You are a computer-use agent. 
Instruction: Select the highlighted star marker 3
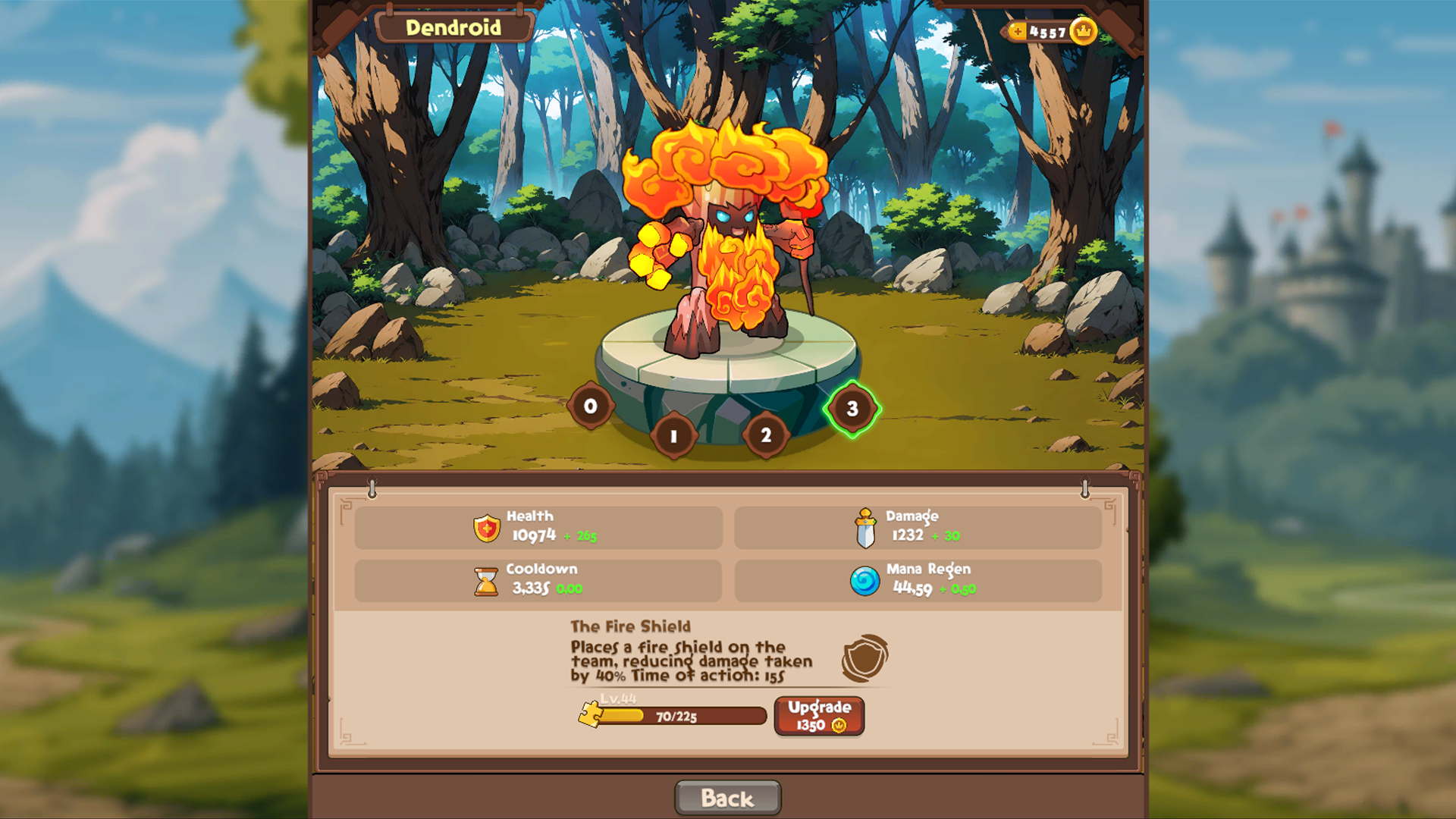coord(852,410)
